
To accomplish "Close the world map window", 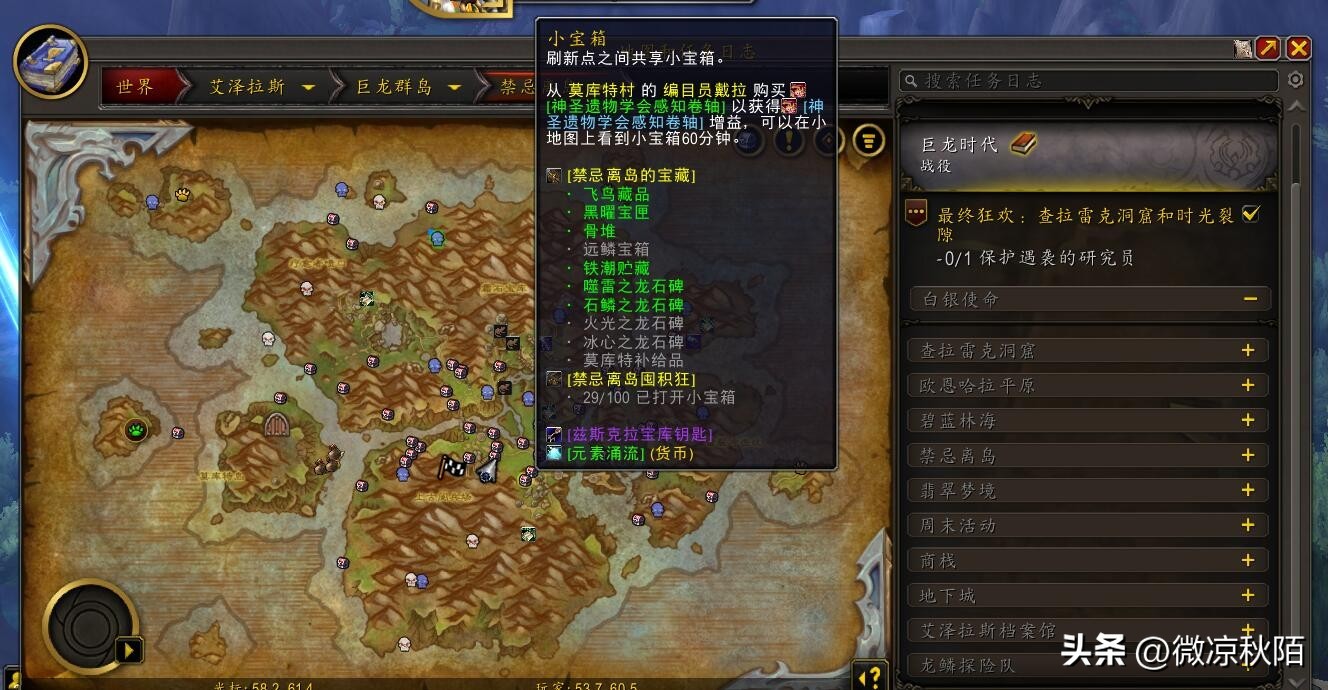I will click(x=1298, y=48).
